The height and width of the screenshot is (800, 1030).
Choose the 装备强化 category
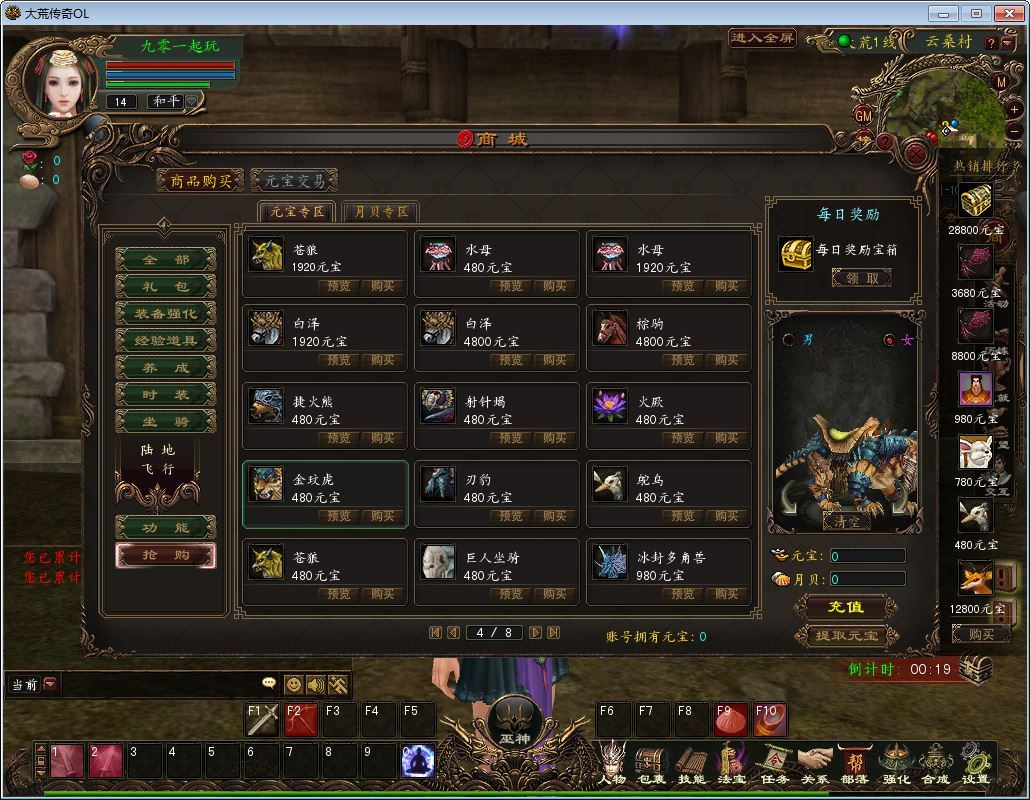[166, 314]
